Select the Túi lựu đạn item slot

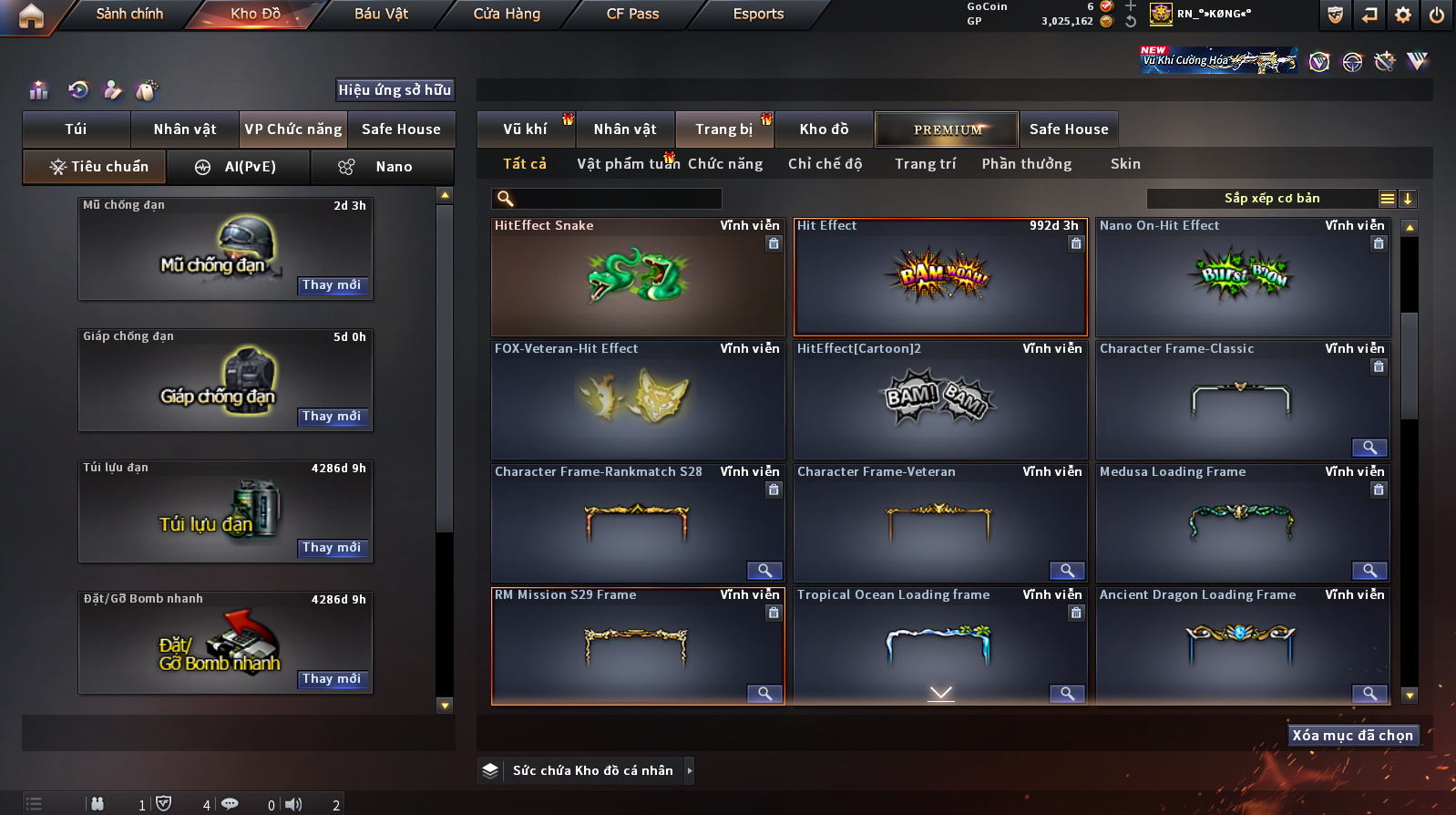[x=225, y=511]
